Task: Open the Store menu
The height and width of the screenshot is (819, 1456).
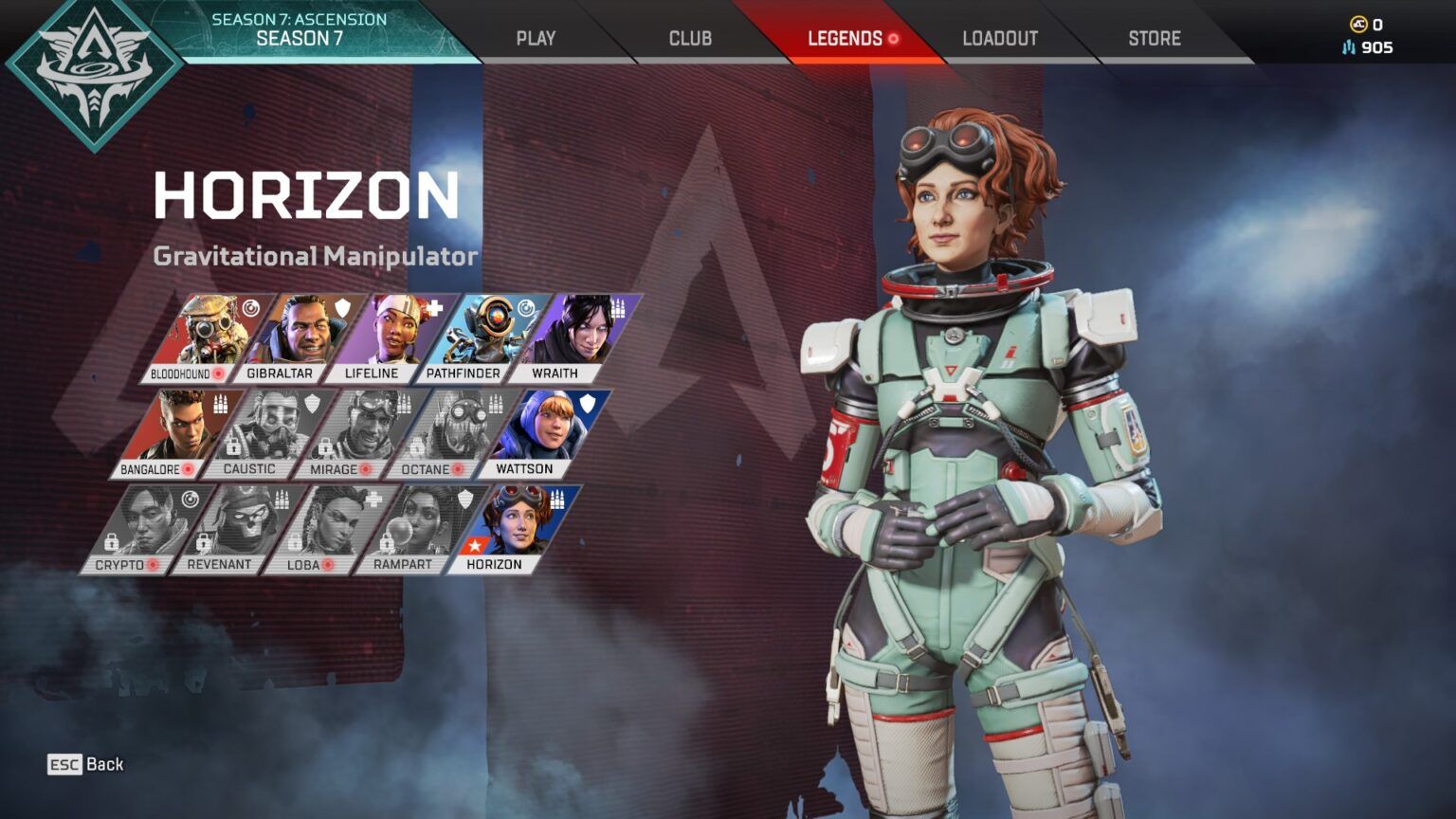Action: click(x=1153, y=38)
